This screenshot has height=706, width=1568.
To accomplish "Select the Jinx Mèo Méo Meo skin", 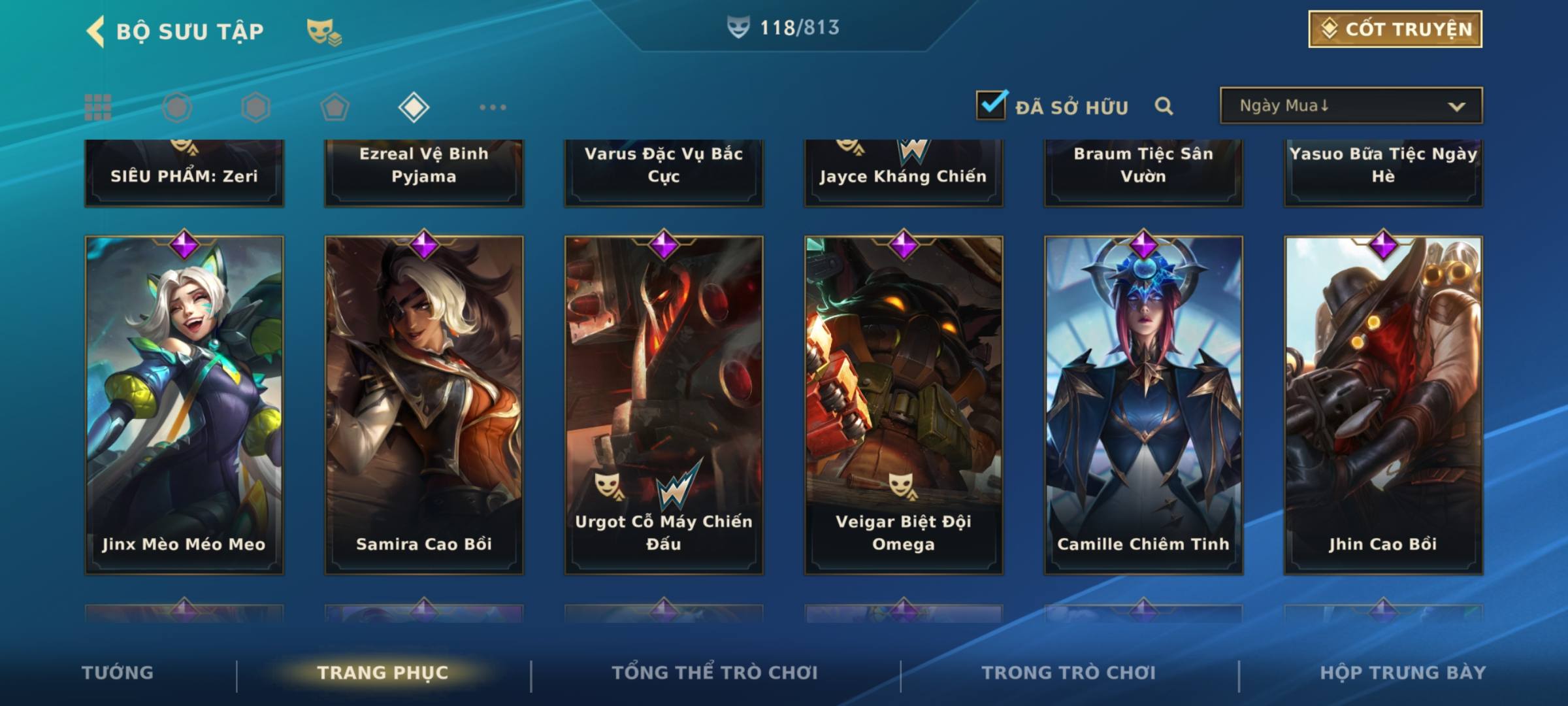I will (184, 405).
